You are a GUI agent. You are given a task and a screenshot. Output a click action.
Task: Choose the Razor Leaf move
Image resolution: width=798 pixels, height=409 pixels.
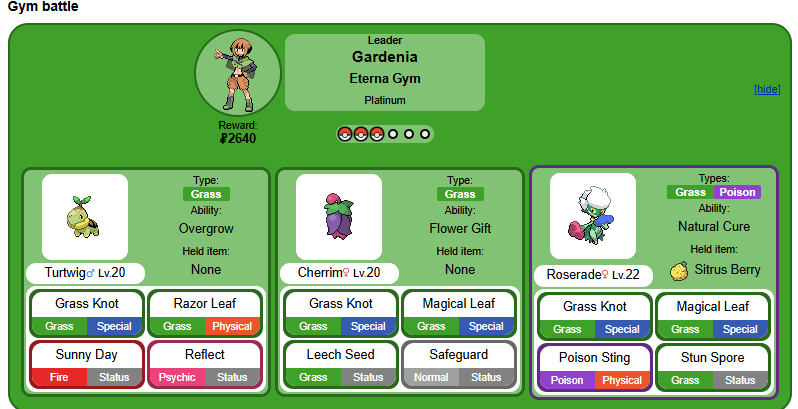click(205, 304)
